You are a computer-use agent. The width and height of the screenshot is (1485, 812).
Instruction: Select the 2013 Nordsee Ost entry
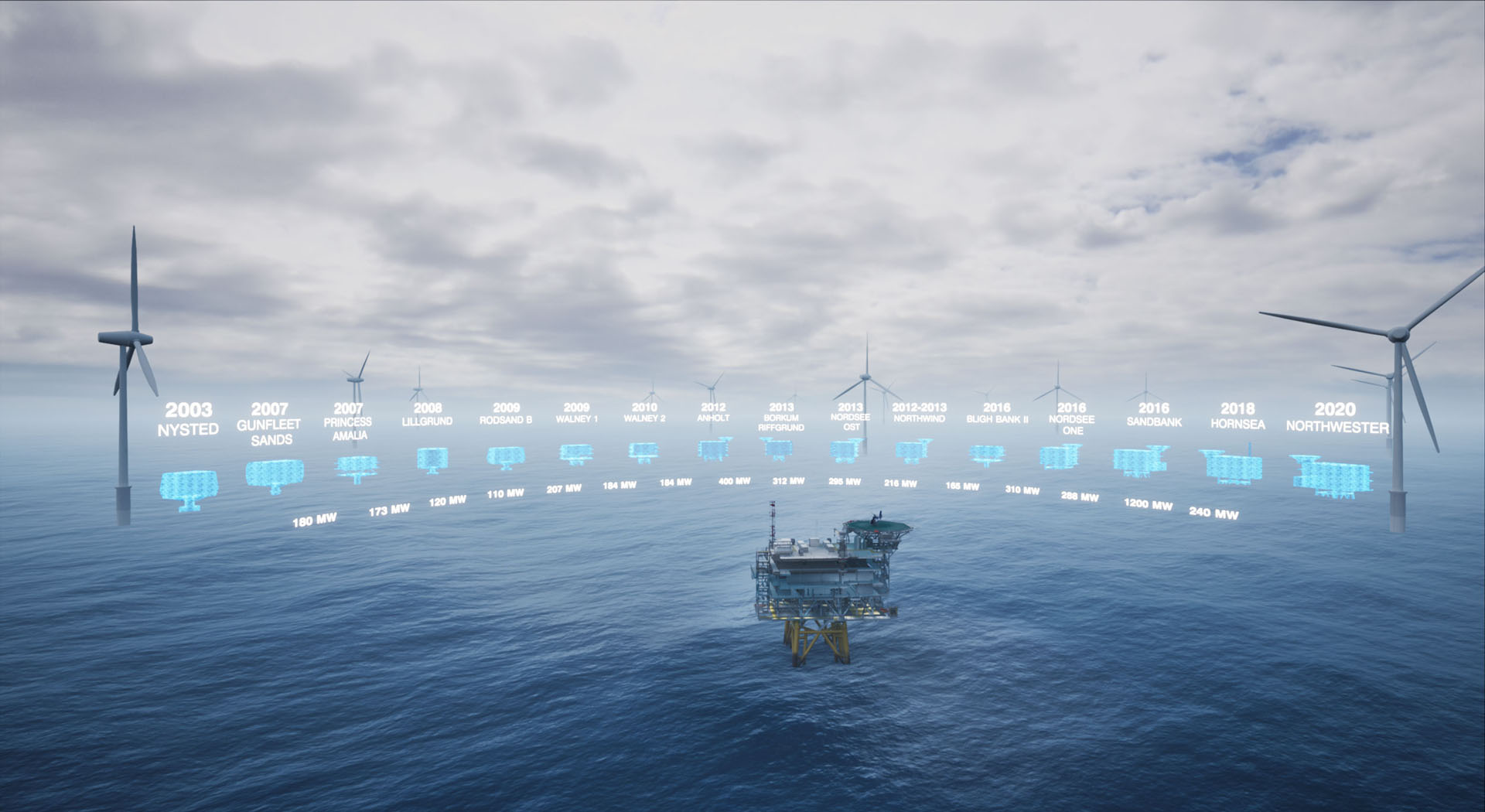845,450
